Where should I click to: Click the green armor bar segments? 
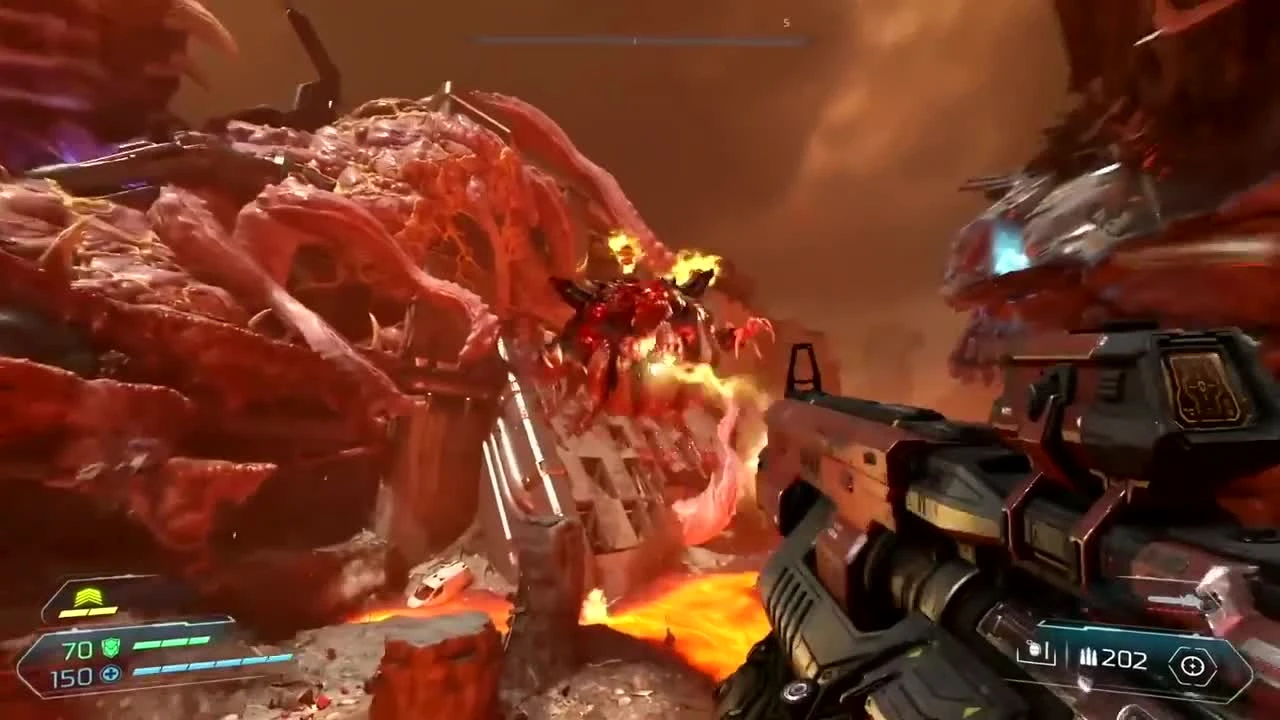click(170, 641)
